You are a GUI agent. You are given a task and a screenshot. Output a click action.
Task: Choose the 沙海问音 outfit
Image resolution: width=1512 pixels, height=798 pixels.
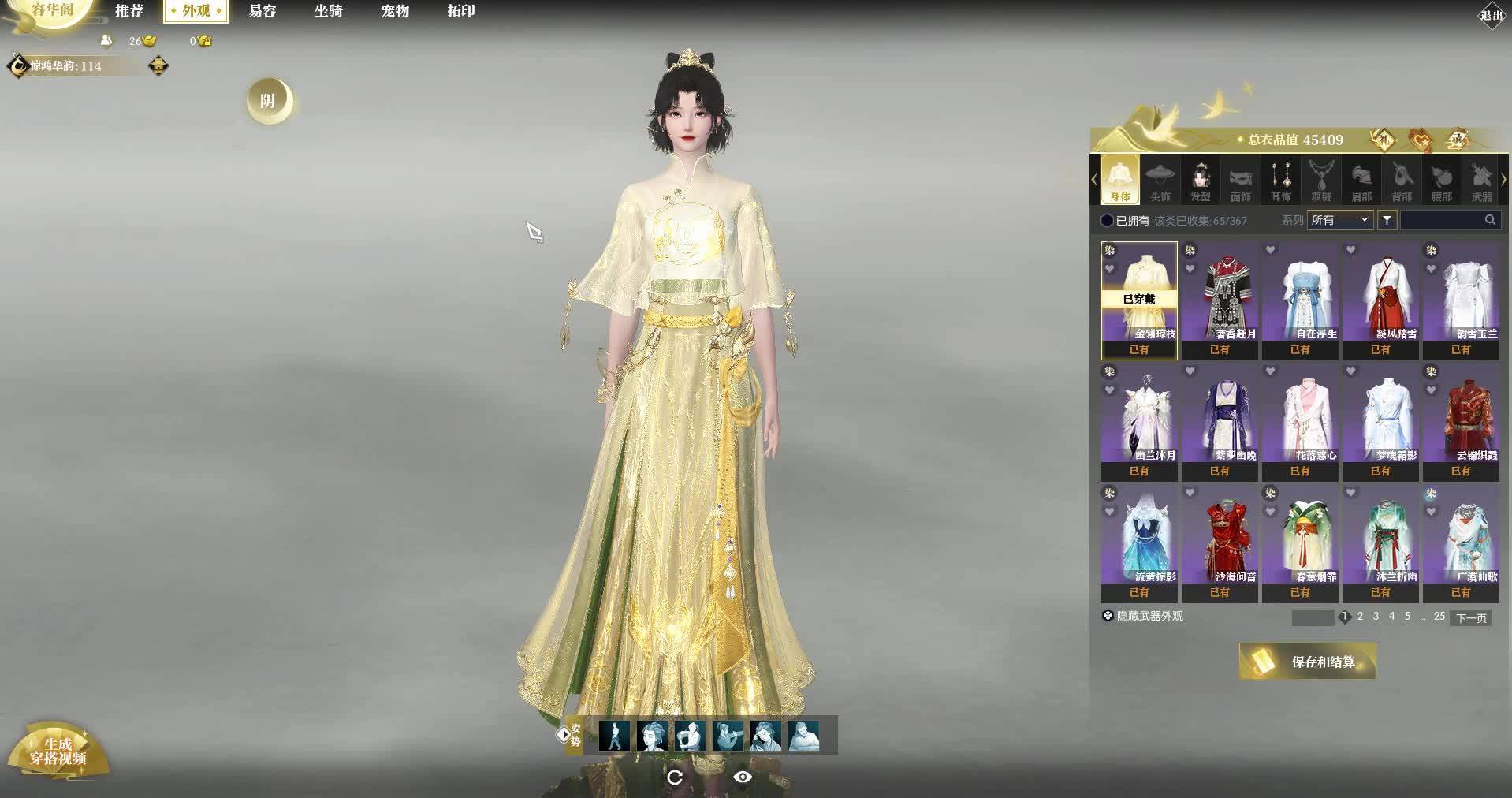point(1220,543)
